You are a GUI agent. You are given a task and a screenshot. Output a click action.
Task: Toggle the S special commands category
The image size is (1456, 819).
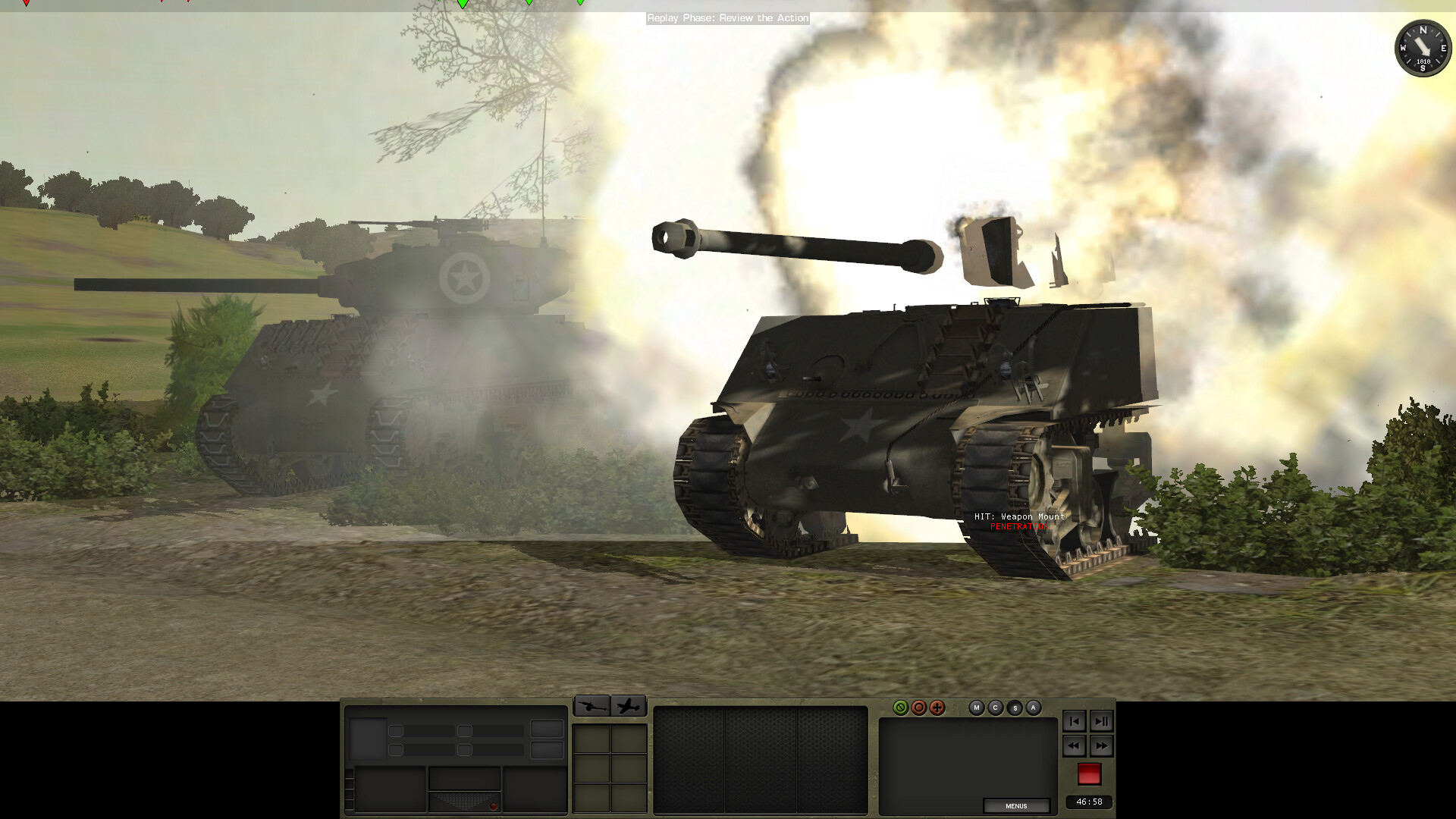1014,707
